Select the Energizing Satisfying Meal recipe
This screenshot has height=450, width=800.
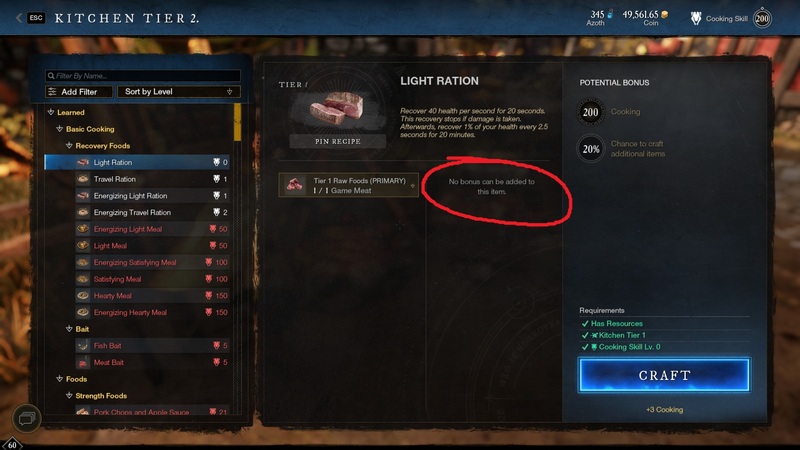tap(138, 262)
